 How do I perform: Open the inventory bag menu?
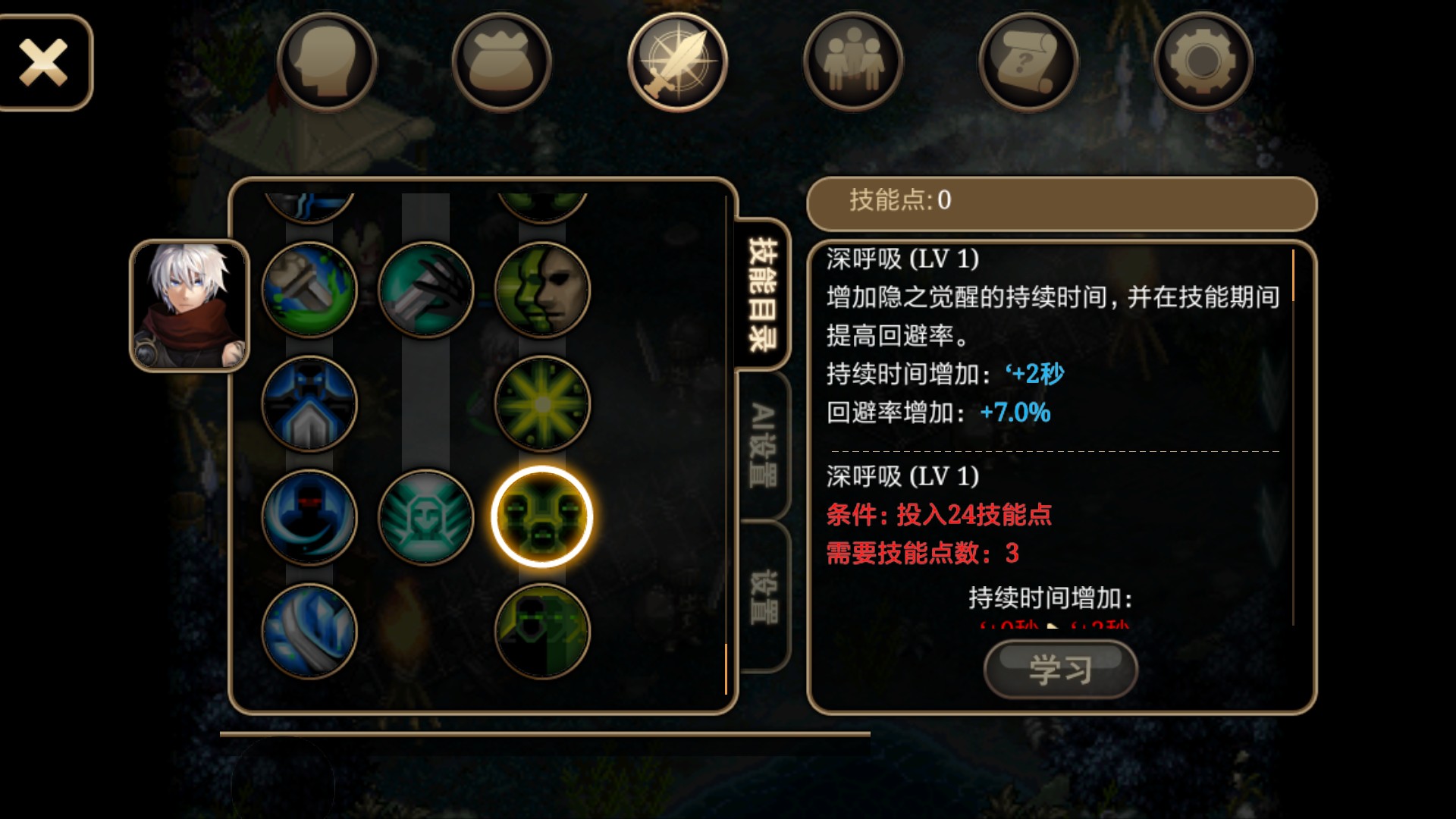(x=502, y=62)
